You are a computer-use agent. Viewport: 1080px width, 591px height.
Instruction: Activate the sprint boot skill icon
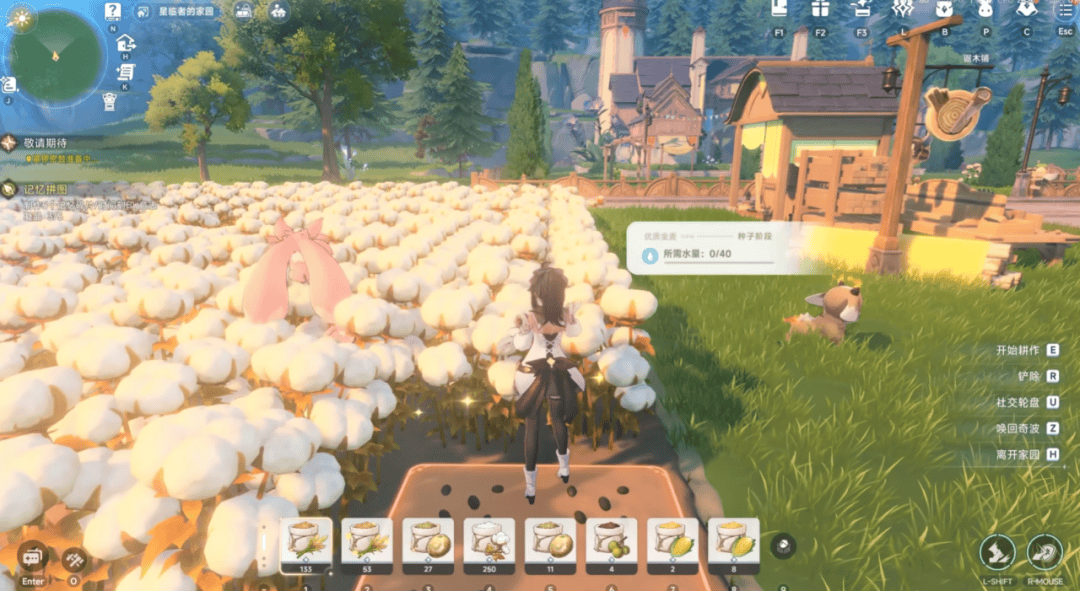coord(997,552)
